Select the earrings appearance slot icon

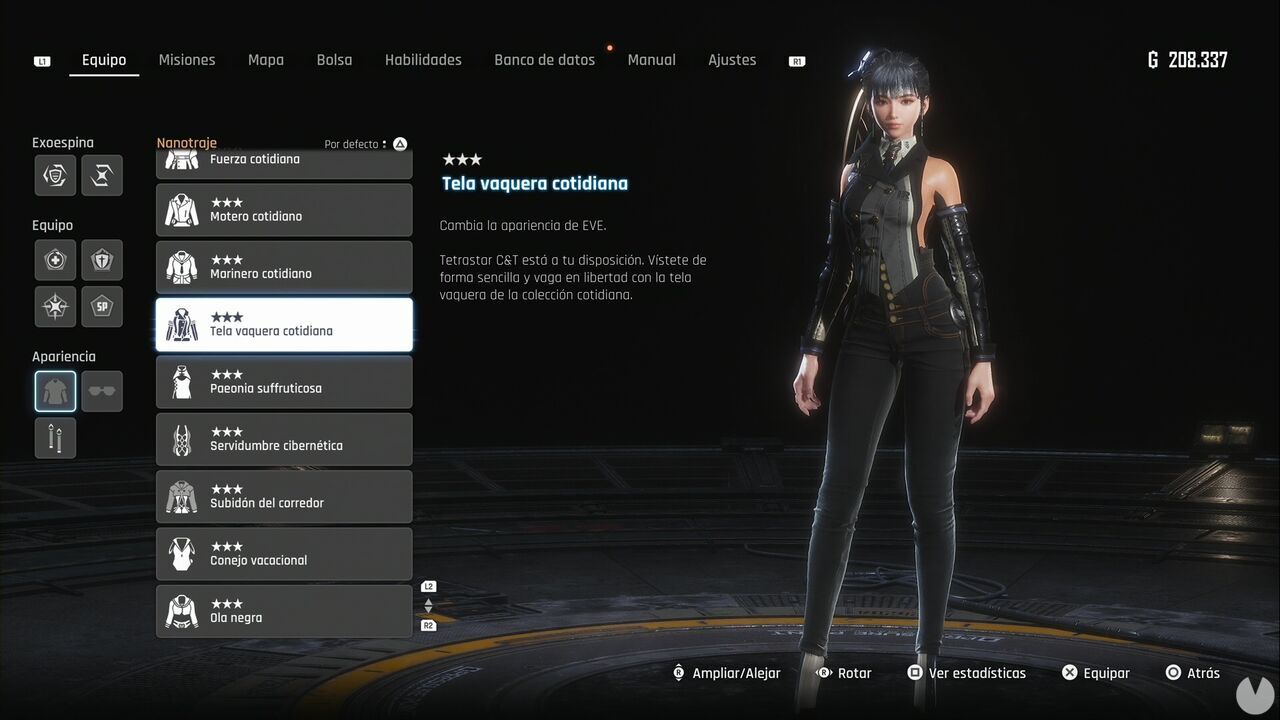point(55,437)
